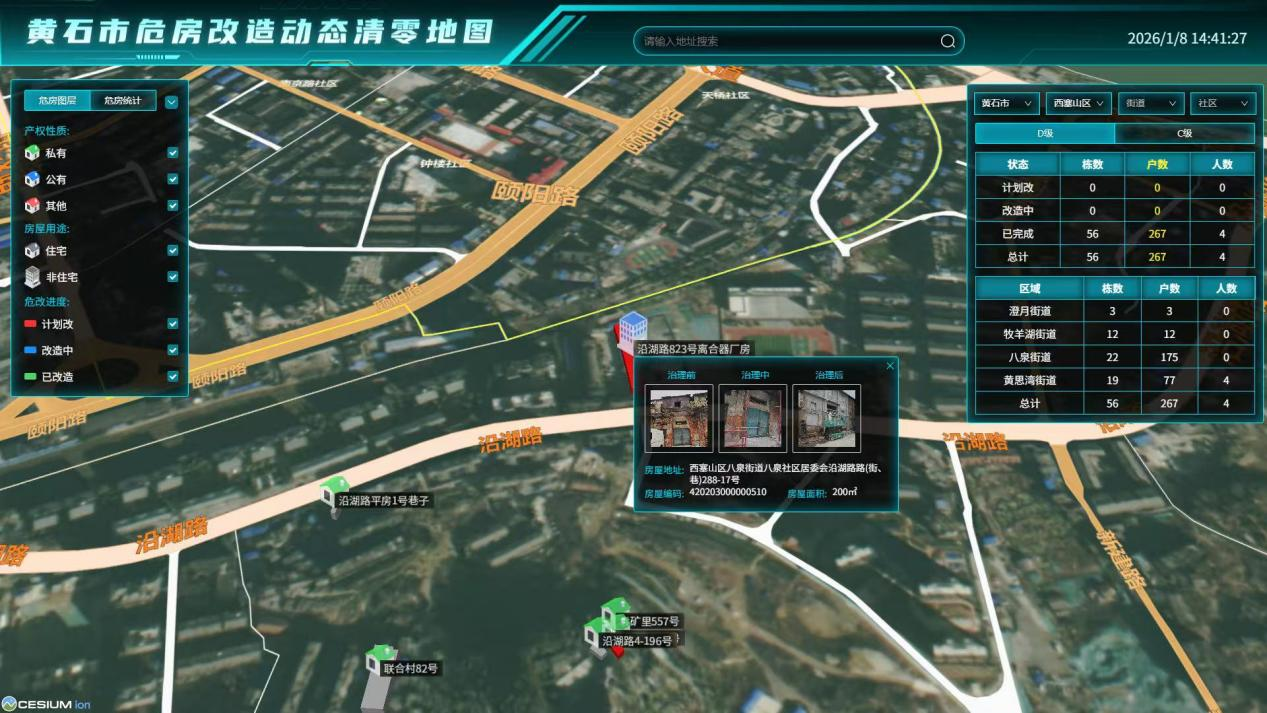Screen dimensions: 1267x713
Task: Open the 街道 dropdown
Action: [1151, 103]
